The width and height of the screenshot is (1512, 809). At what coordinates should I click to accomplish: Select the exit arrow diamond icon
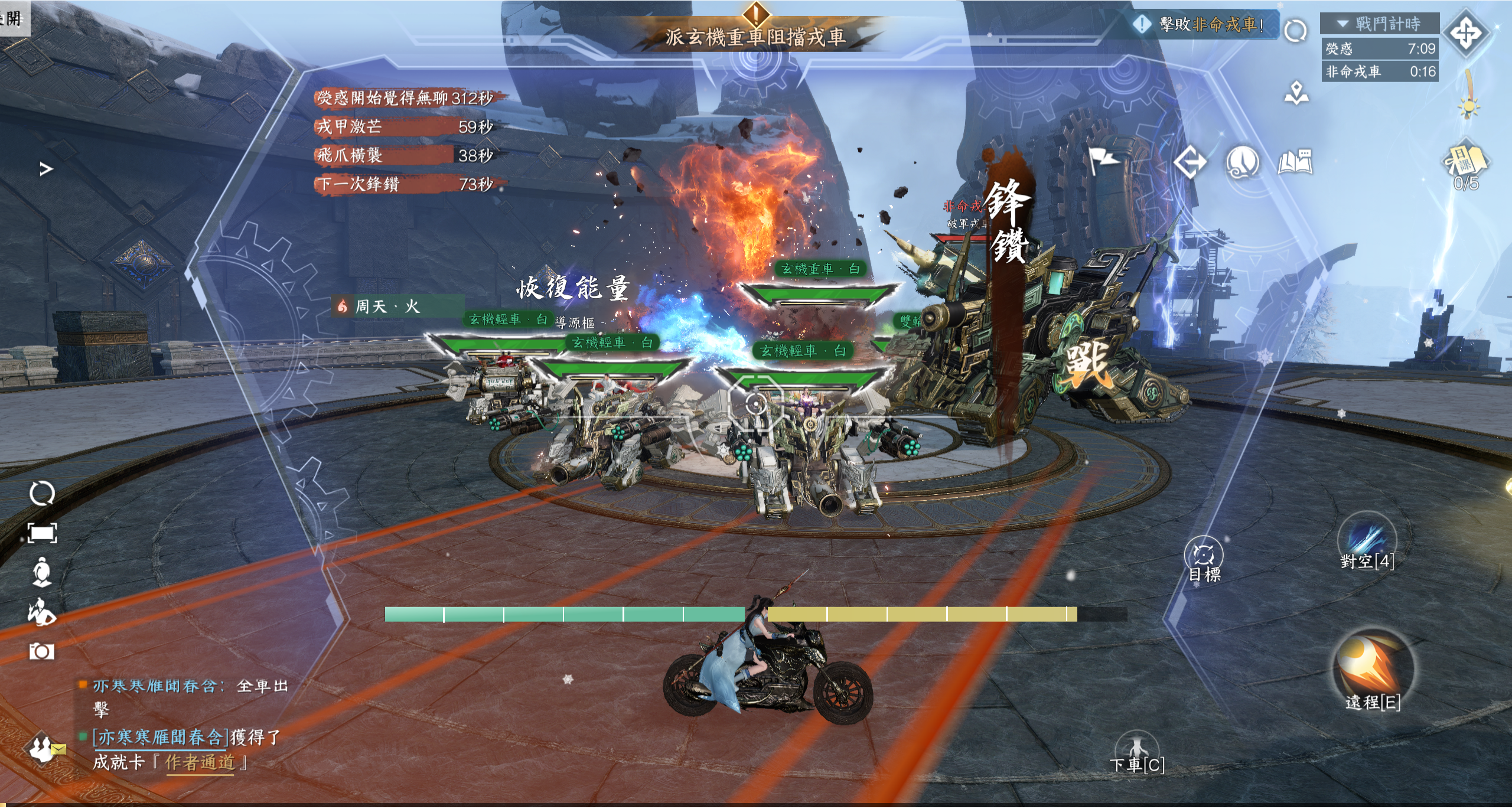click(1190, 162)
